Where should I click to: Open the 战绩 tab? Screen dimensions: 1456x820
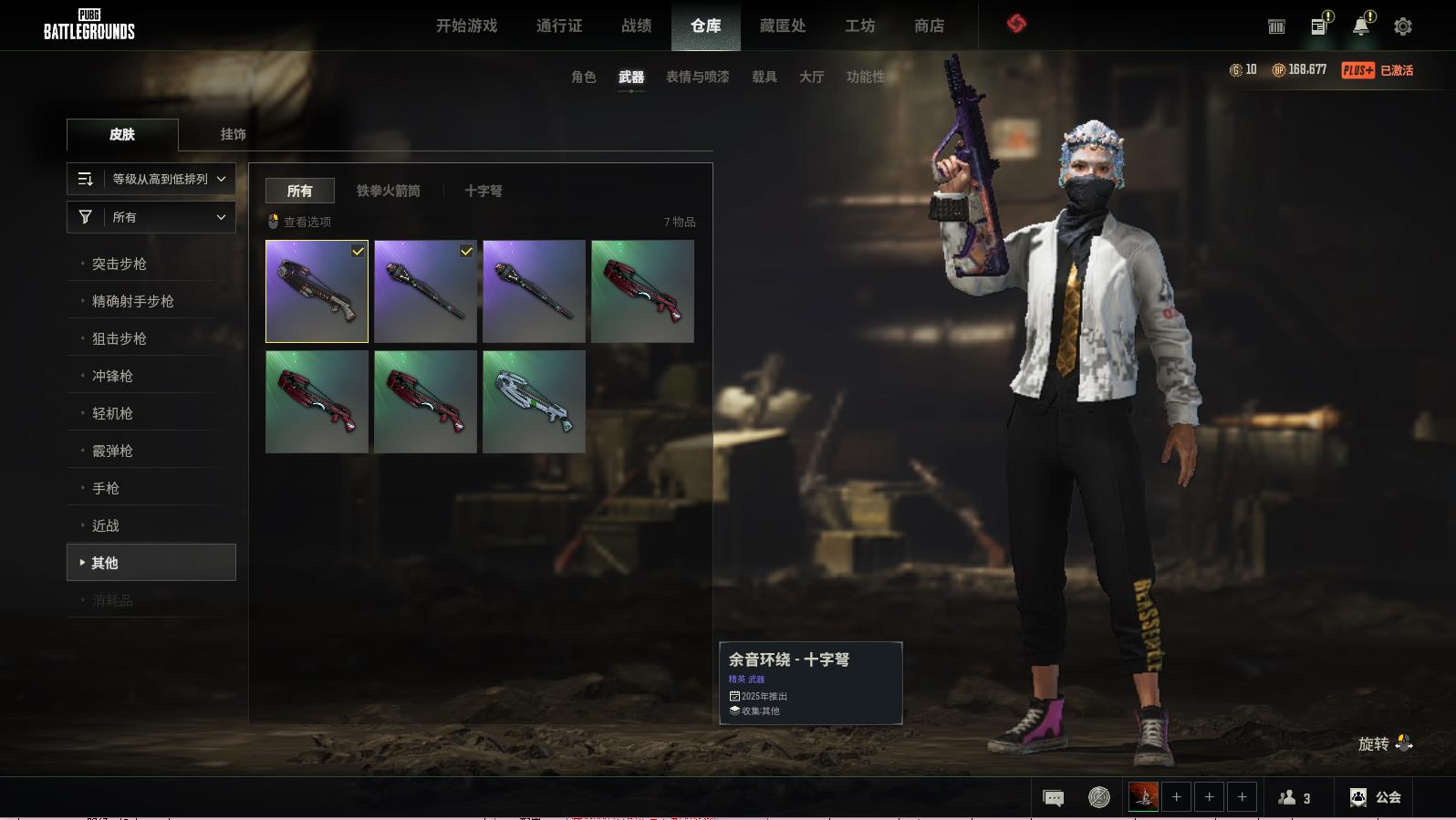636,26
